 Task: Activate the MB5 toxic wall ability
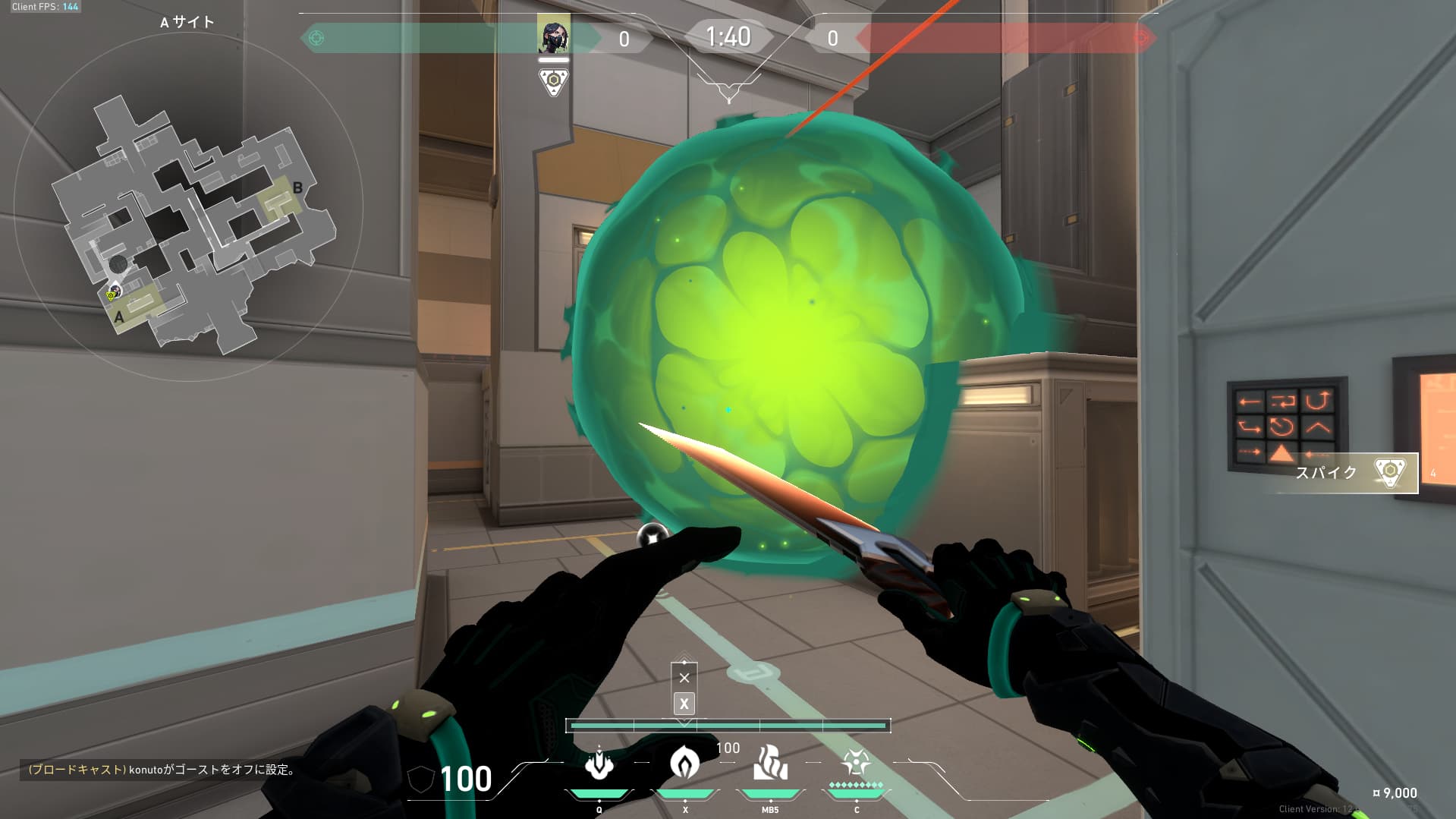770,764
